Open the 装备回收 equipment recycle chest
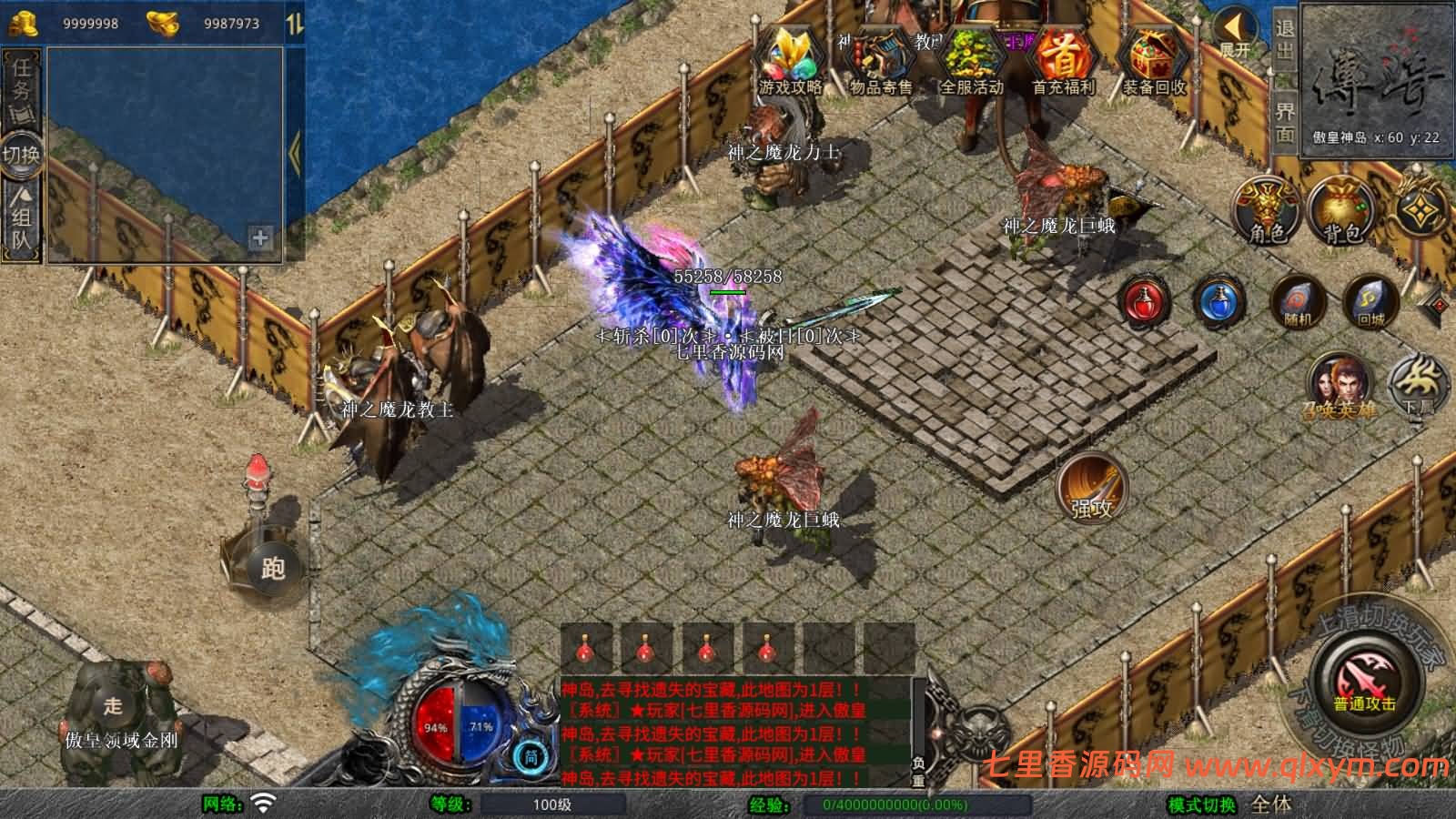 [1153, 60]
